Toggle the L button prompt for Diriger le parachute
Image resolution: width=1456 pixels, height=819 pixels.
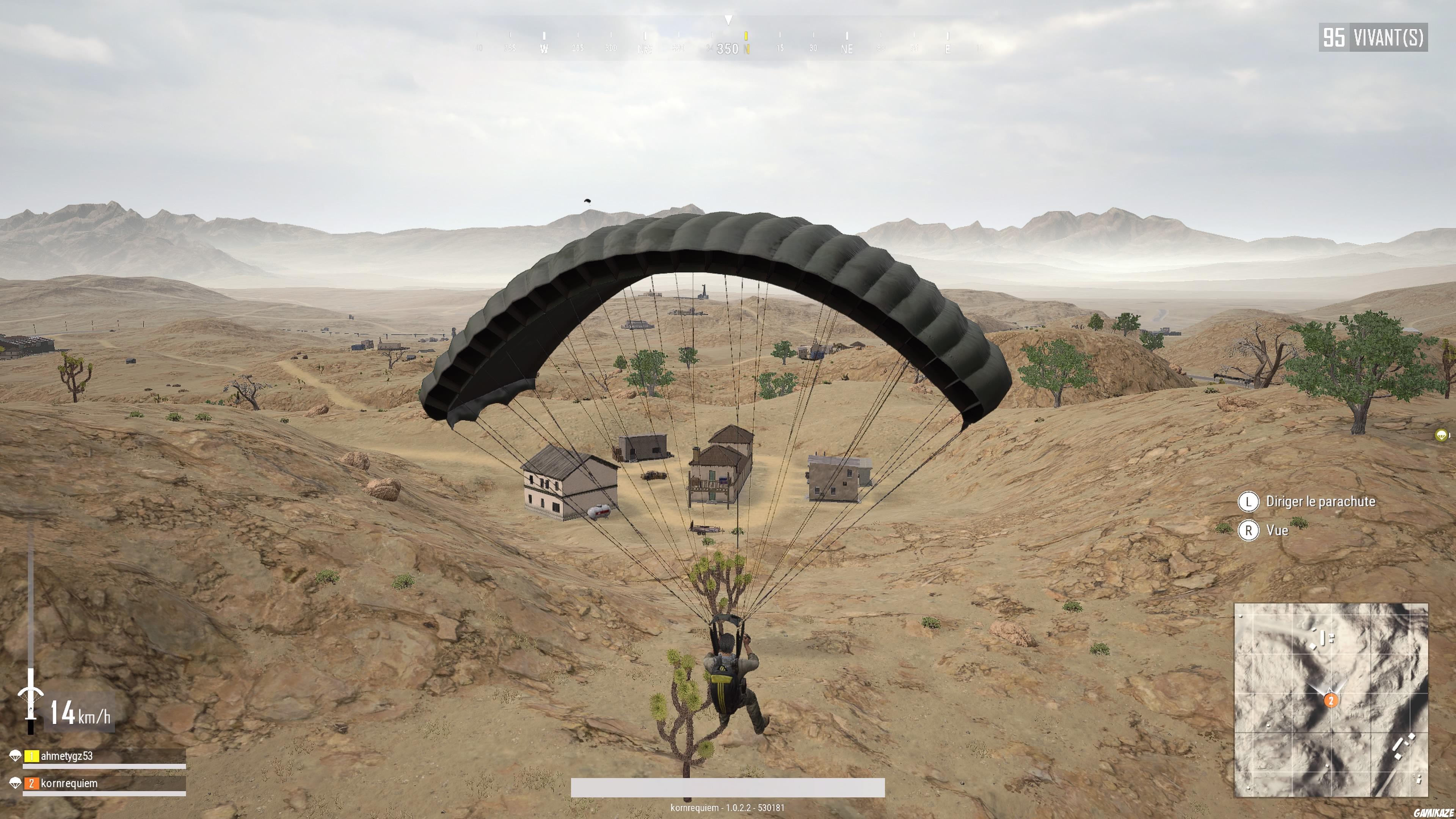[x=1249, y=502]
